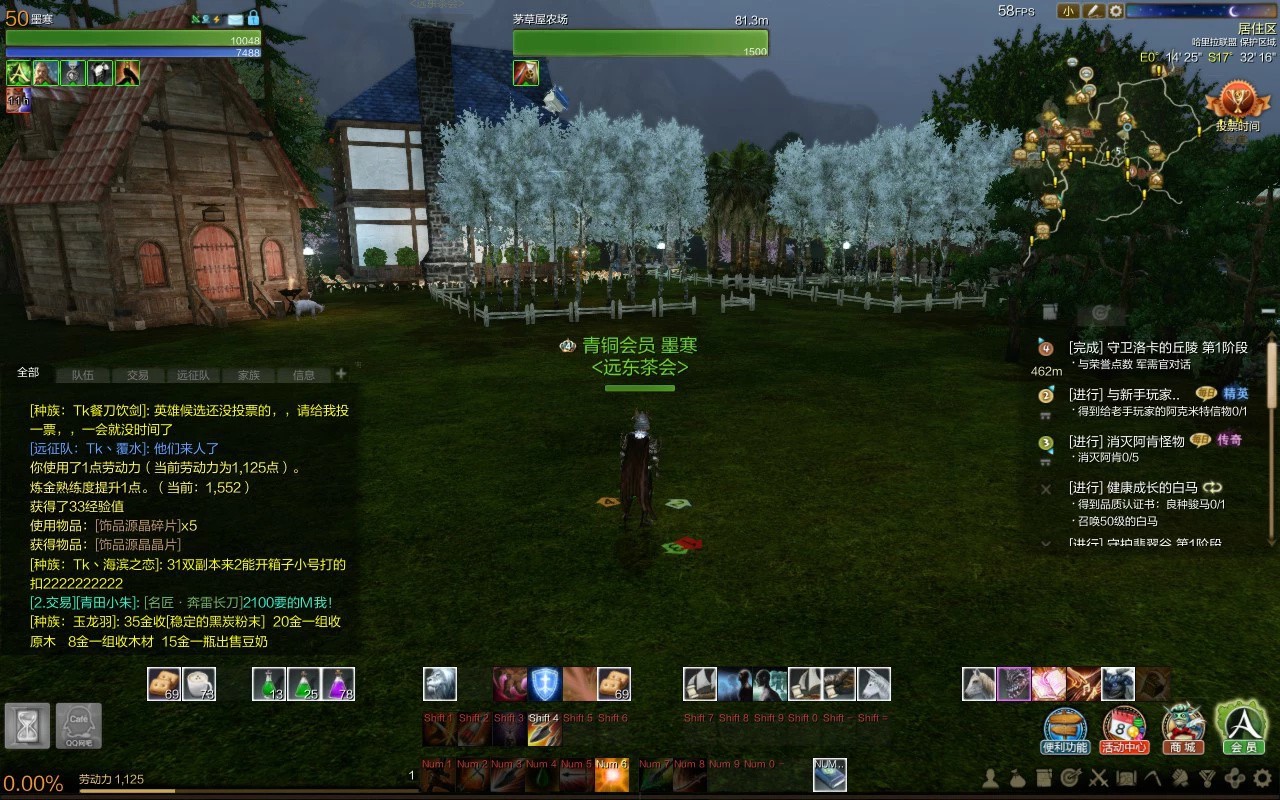Screen dimensions: 1280x800
Task: Show the 家族 chat tab
Action: tap(249, 375)
